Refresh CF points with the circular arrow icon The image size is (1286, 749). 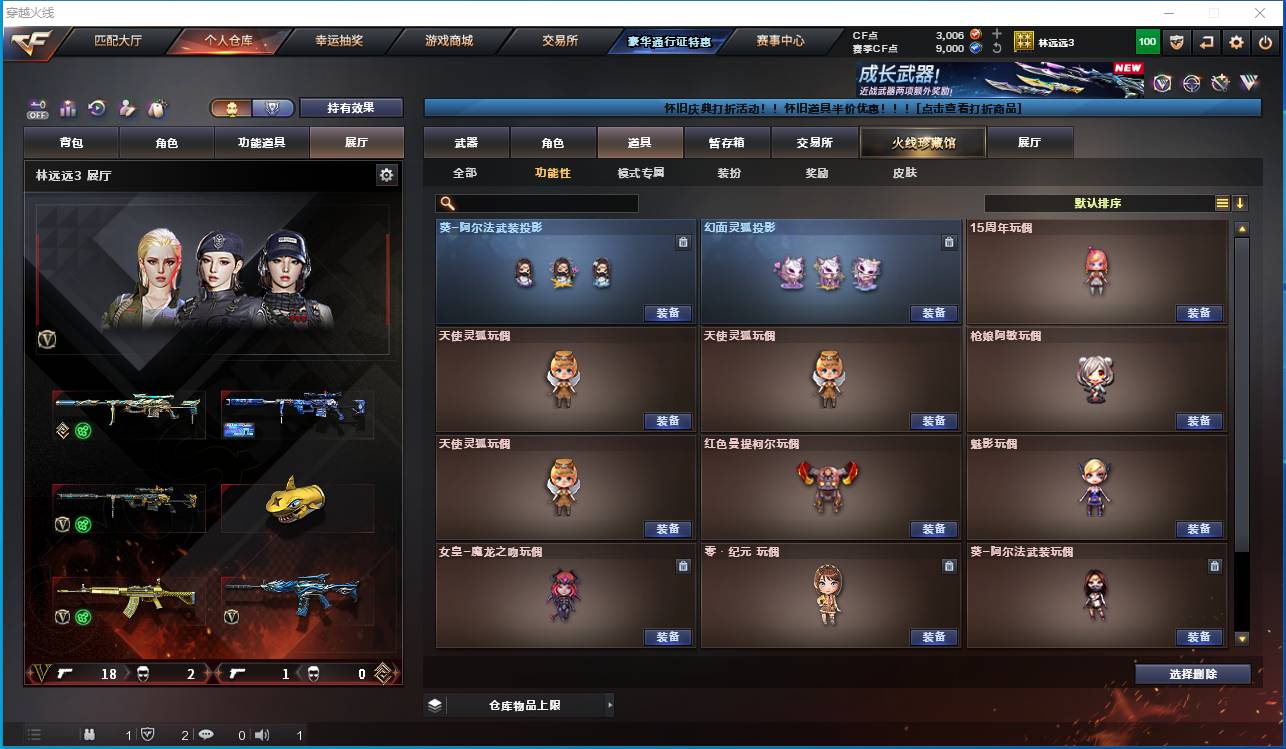997,47
